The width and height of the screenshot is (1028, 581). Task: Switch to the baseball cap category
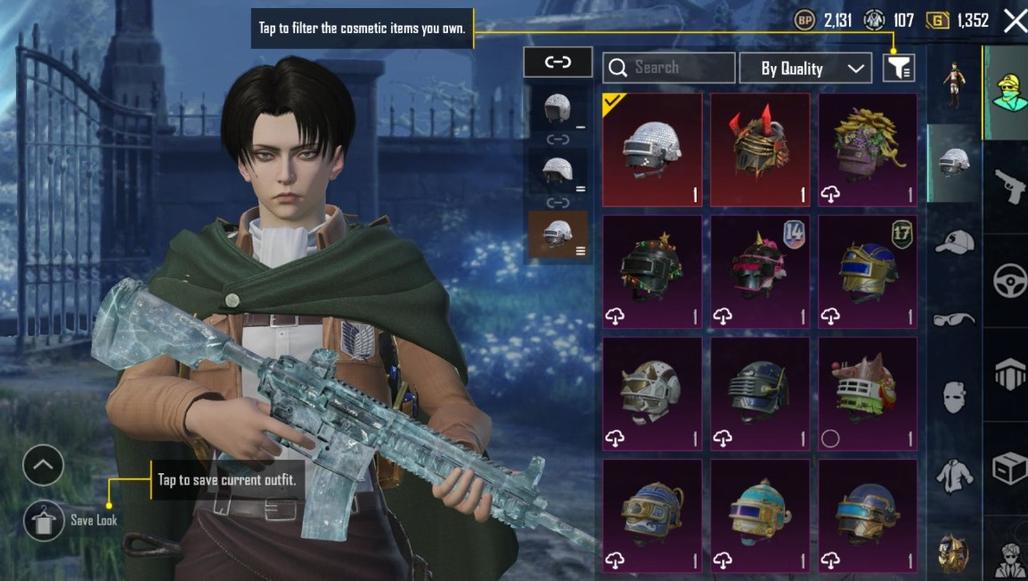tap(954, 241)
